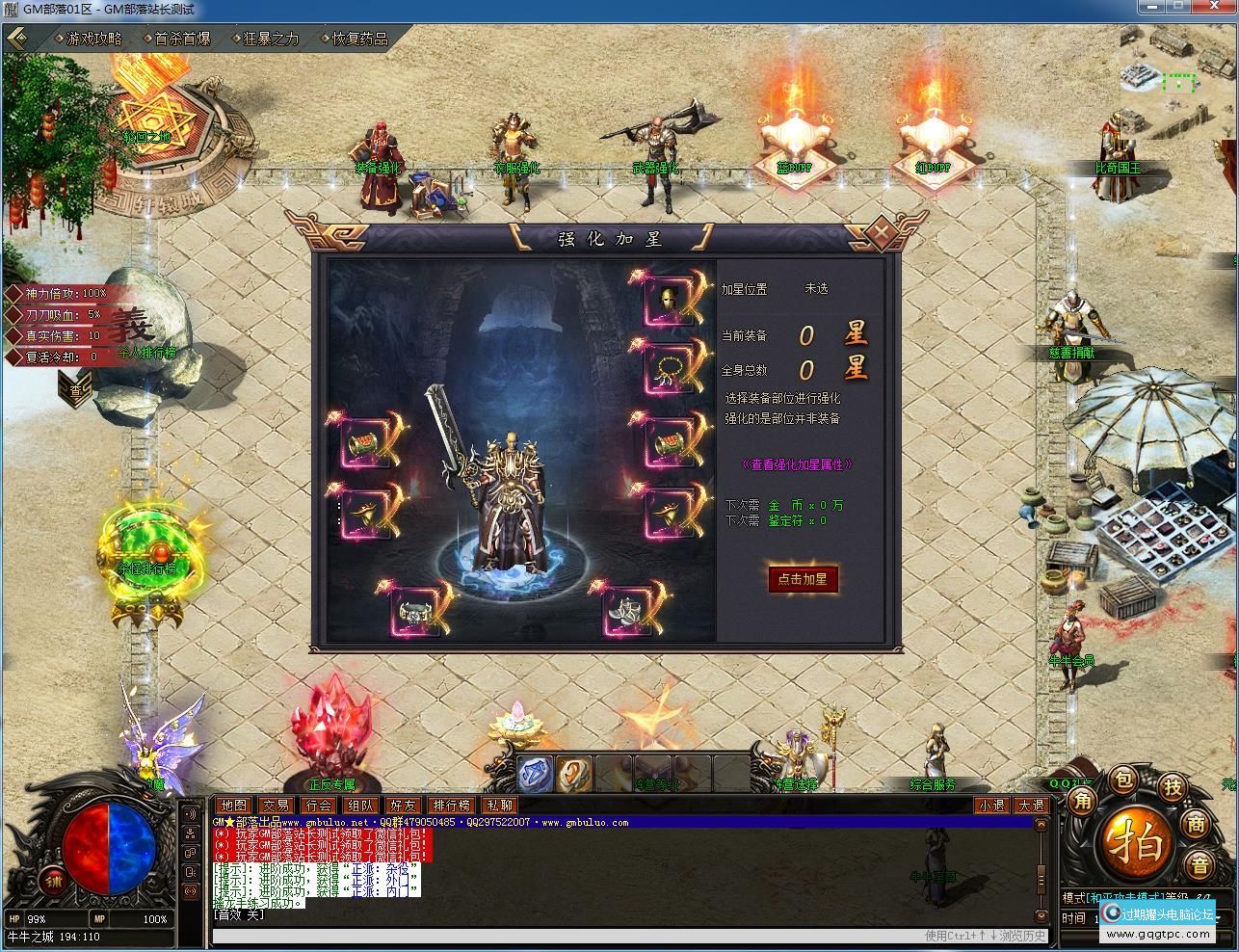Open the 恢复药品 potions menu
Image resolution: width=1239 pixels, height=952 pixels.
pyautogui.click(x=360, y=39)
